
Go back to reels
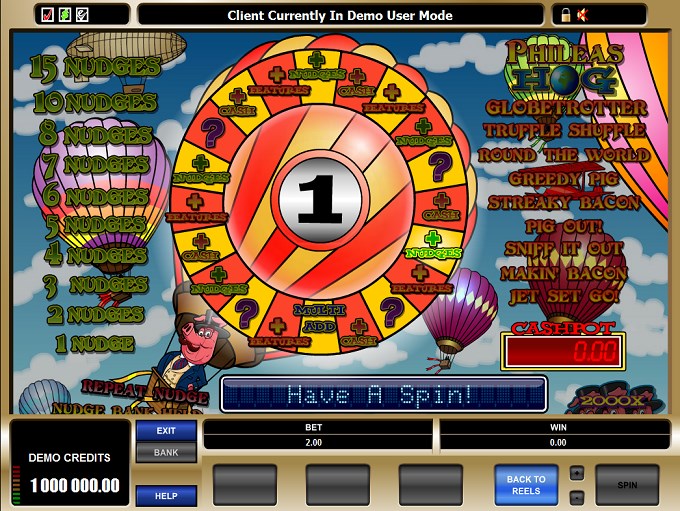[x=526, y=485]
